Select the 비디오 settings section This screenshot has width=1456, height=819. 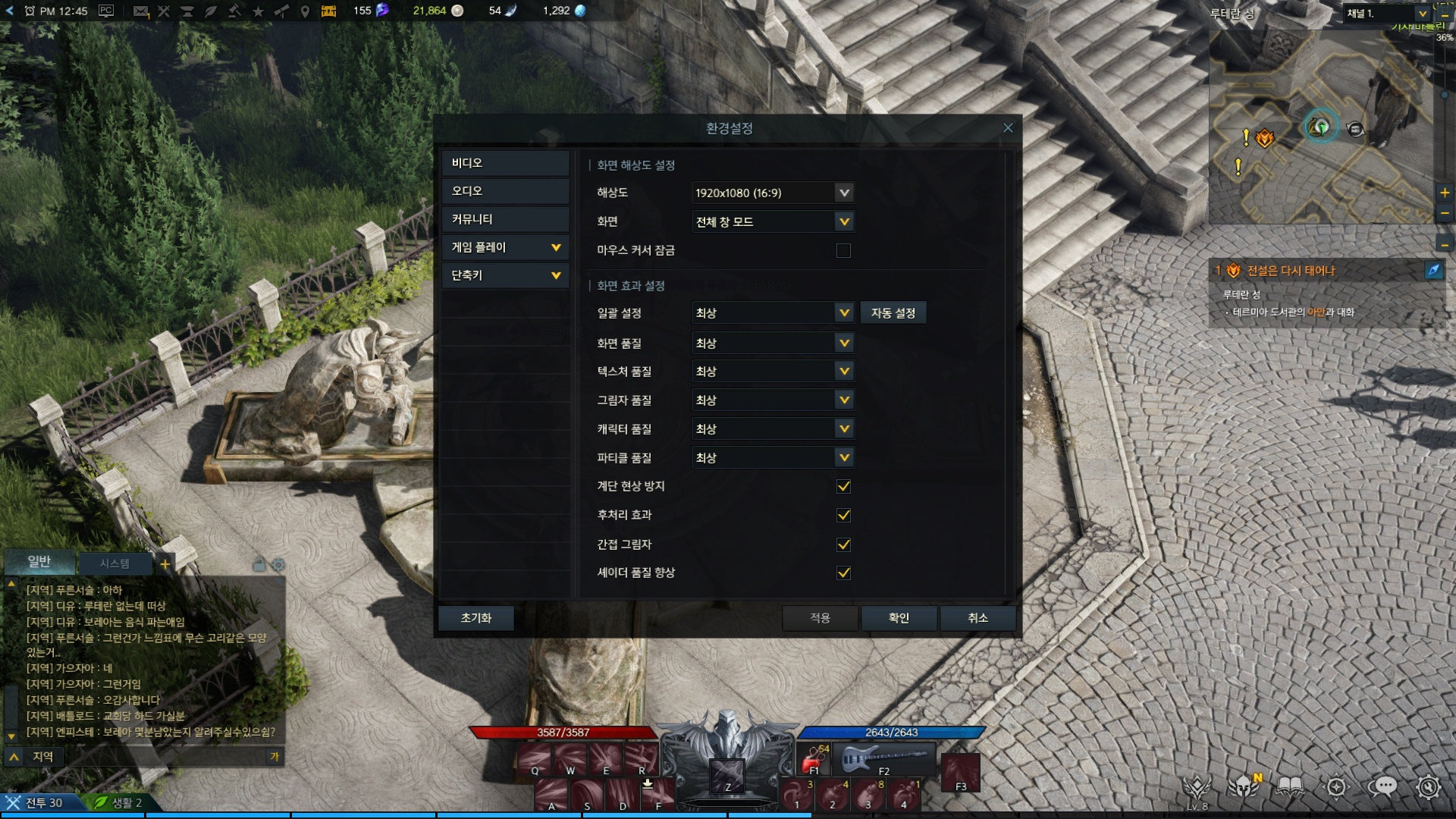[505, 163]
